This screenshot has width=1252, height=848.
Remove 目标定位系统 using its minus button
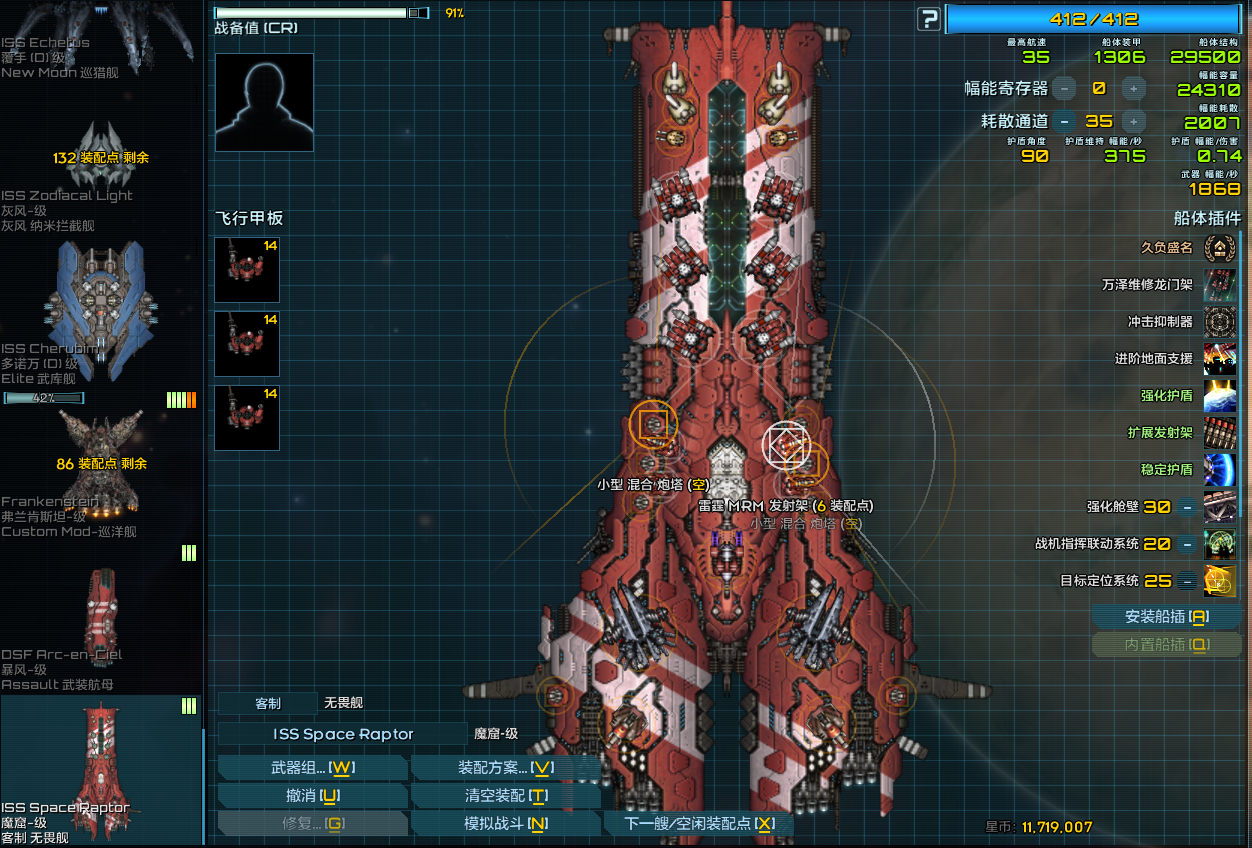pos(1186,581)
